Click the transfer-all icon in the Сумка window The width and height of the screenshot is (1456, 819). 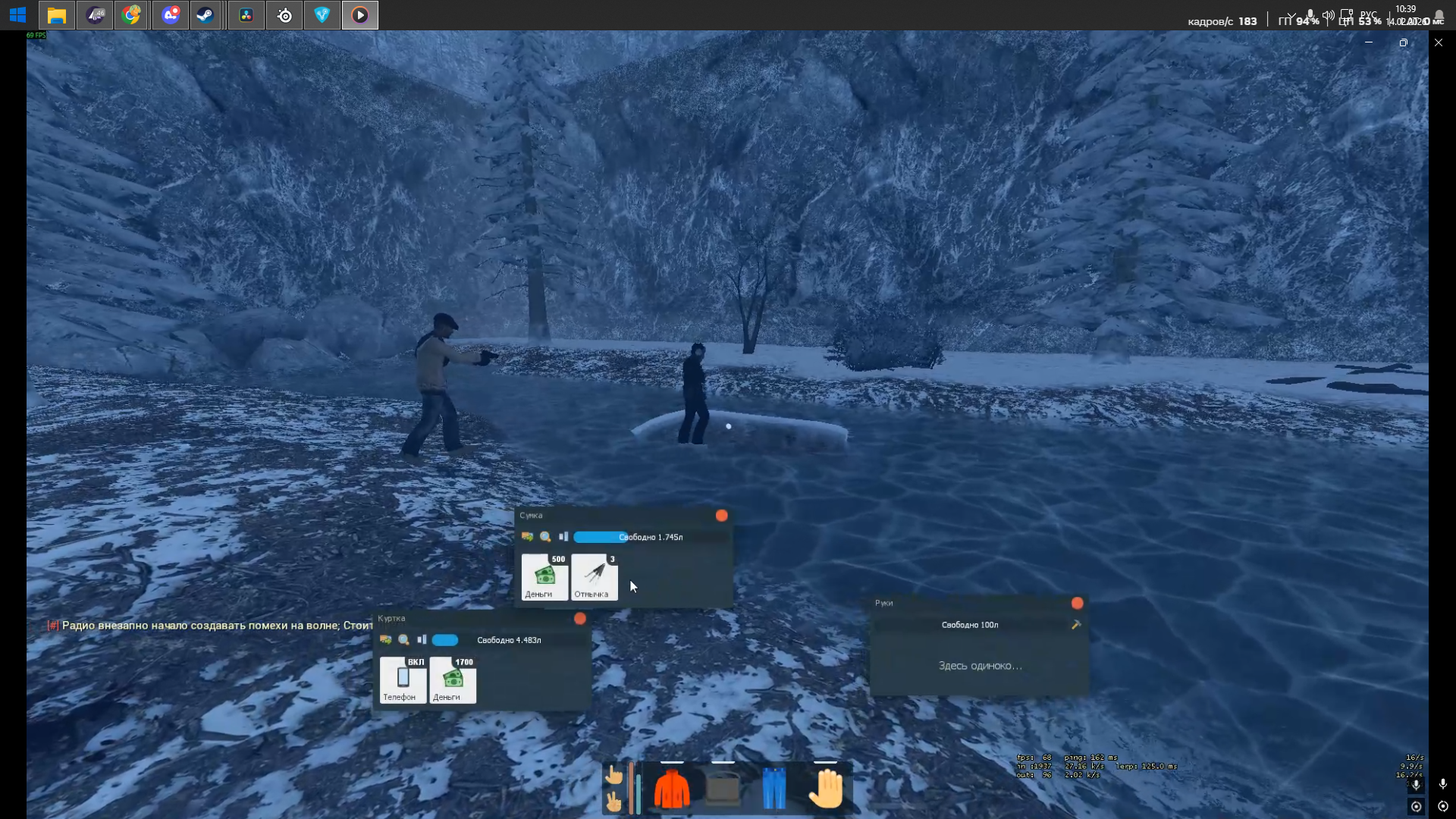(x=527, y=537)
